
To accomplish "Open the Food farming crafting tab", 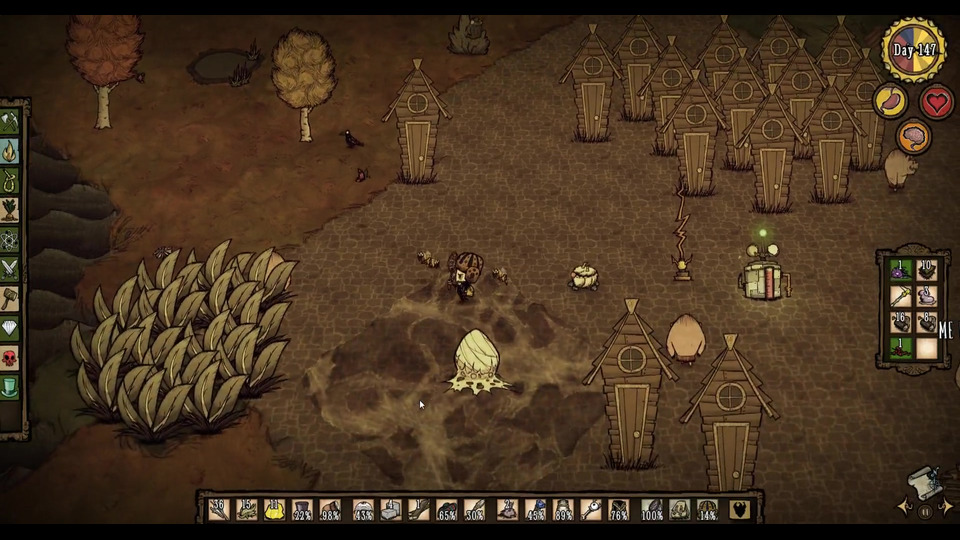I will point(10,210).
